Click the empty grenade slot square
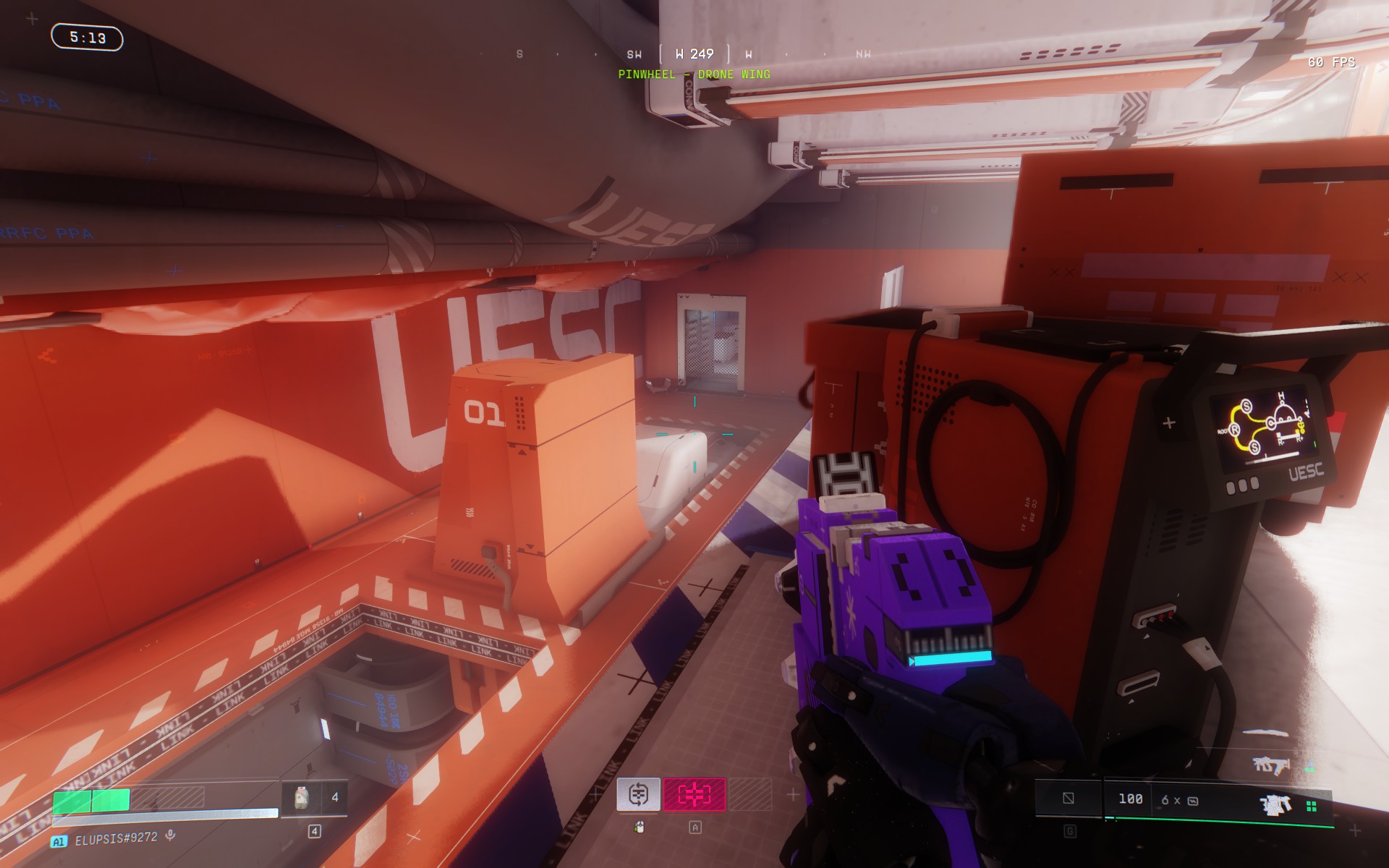Viewport: 1389px width, 868px height. pyautogui.click(x=1069, y=799)
